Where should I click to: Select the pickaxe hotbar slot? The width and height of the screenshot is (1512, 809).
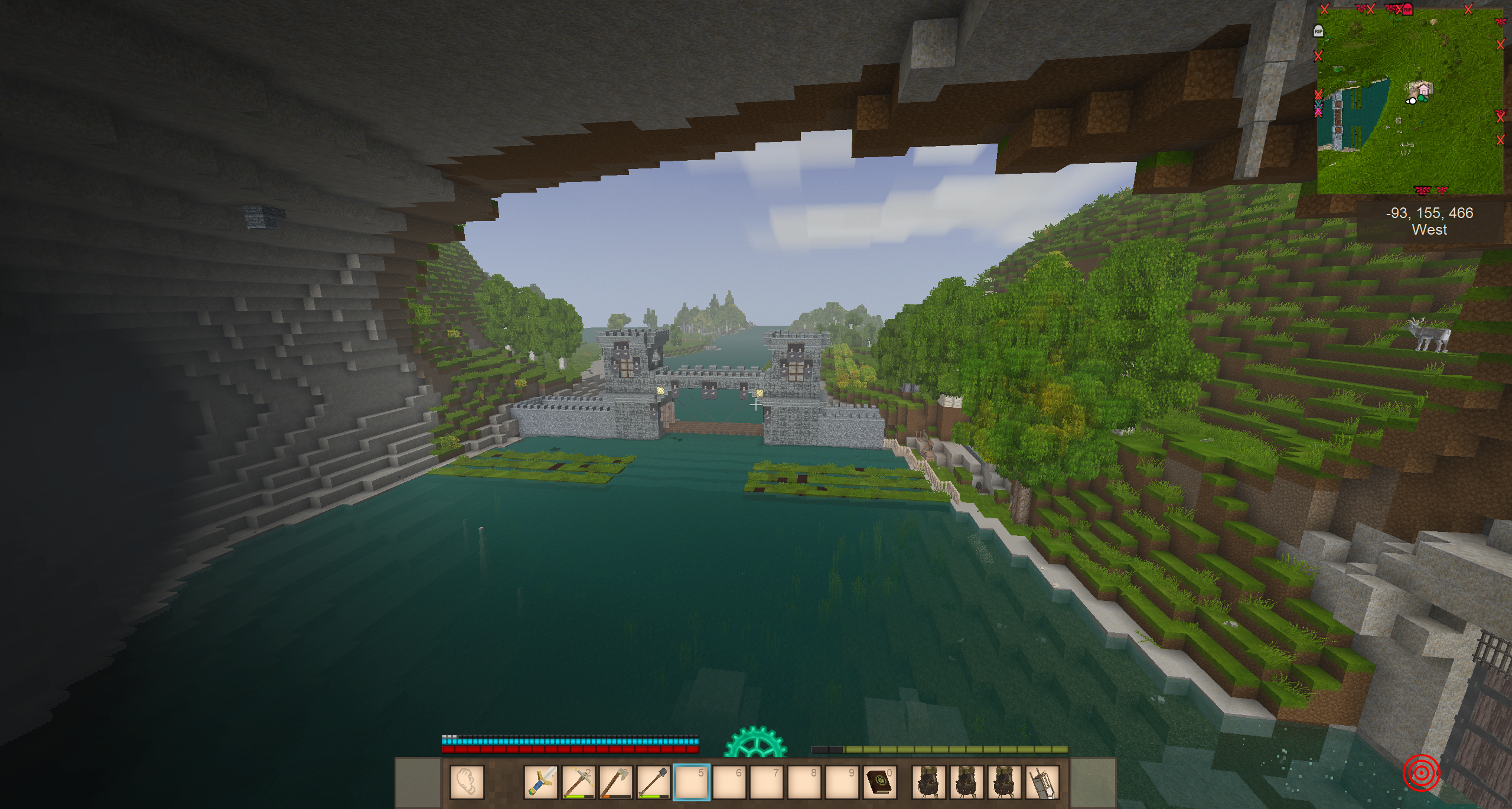(x=578, y=782)
